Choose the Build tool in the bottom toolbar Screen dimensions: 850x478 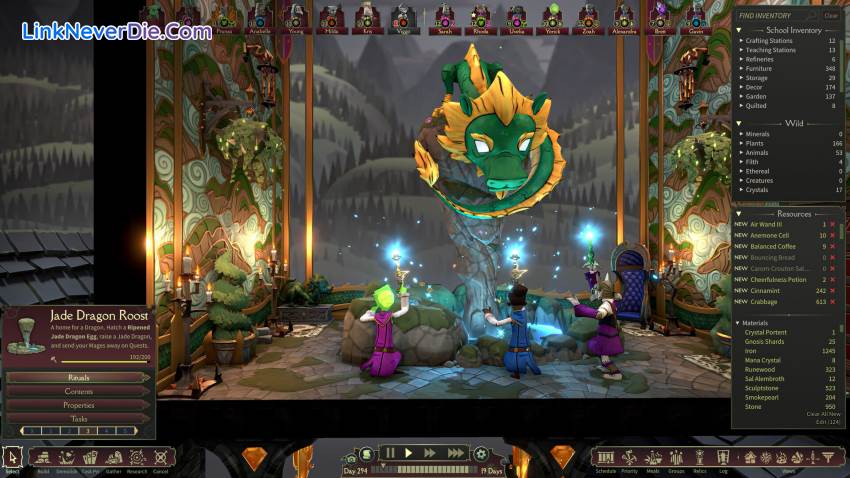point(41,458)
